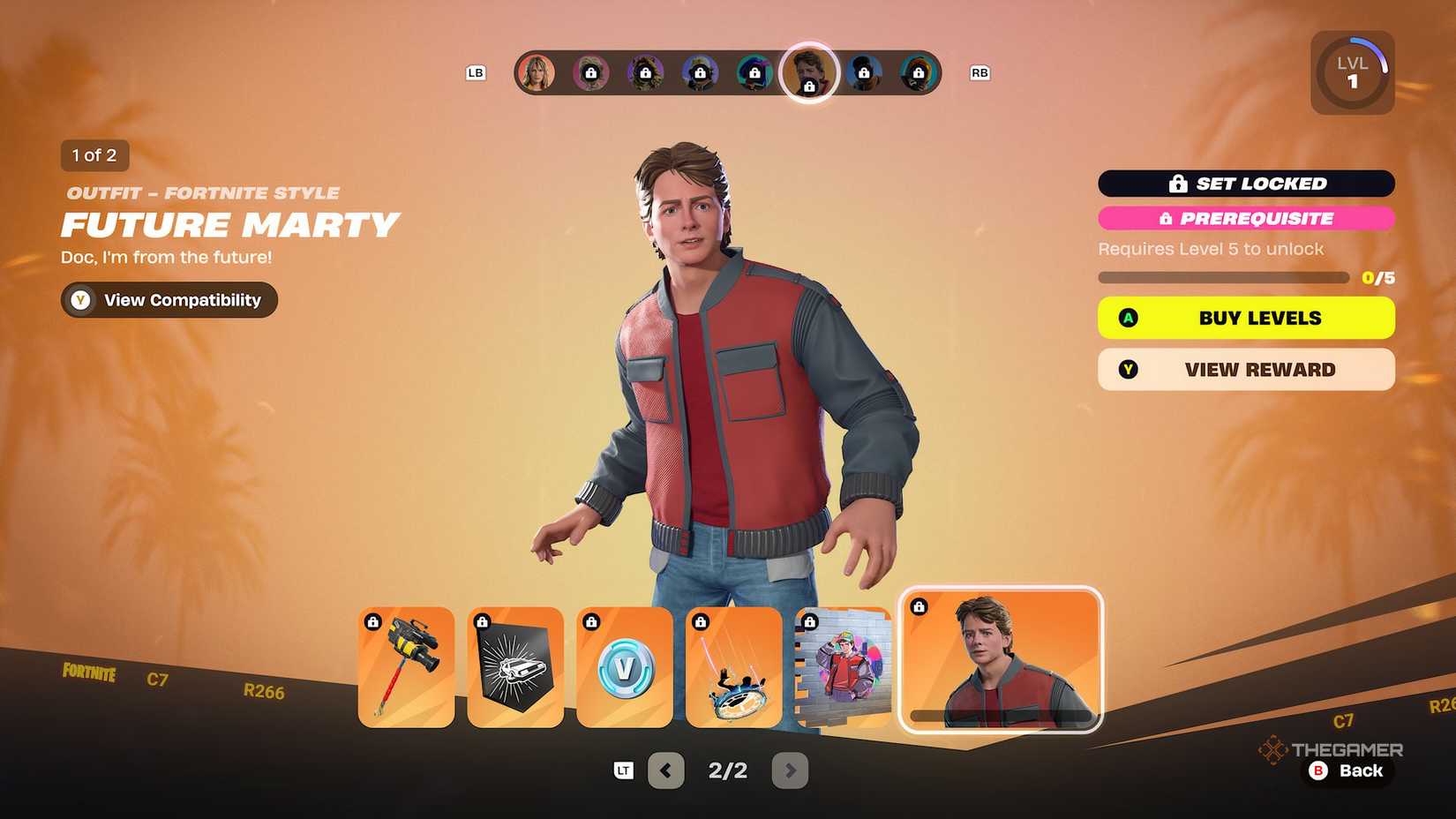The image size is (1456, 819).
Task: Click the right arrow for next reward page
Action: pyautogui.click(x=790, y=770)
